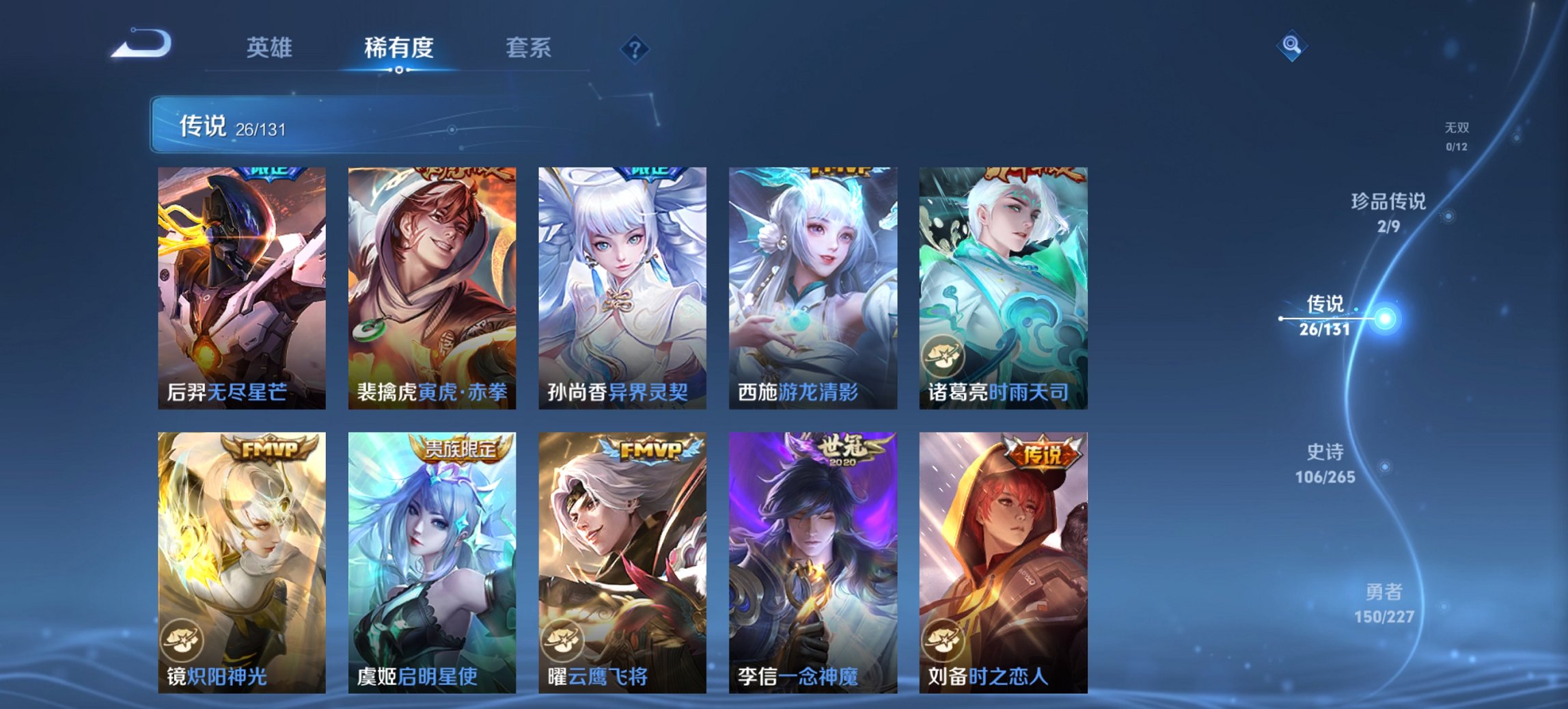The width and height of the screenshot is (1568, 709).
Task: Open the magnifier search icon top-right
Action: click(x=1290, y=44)
